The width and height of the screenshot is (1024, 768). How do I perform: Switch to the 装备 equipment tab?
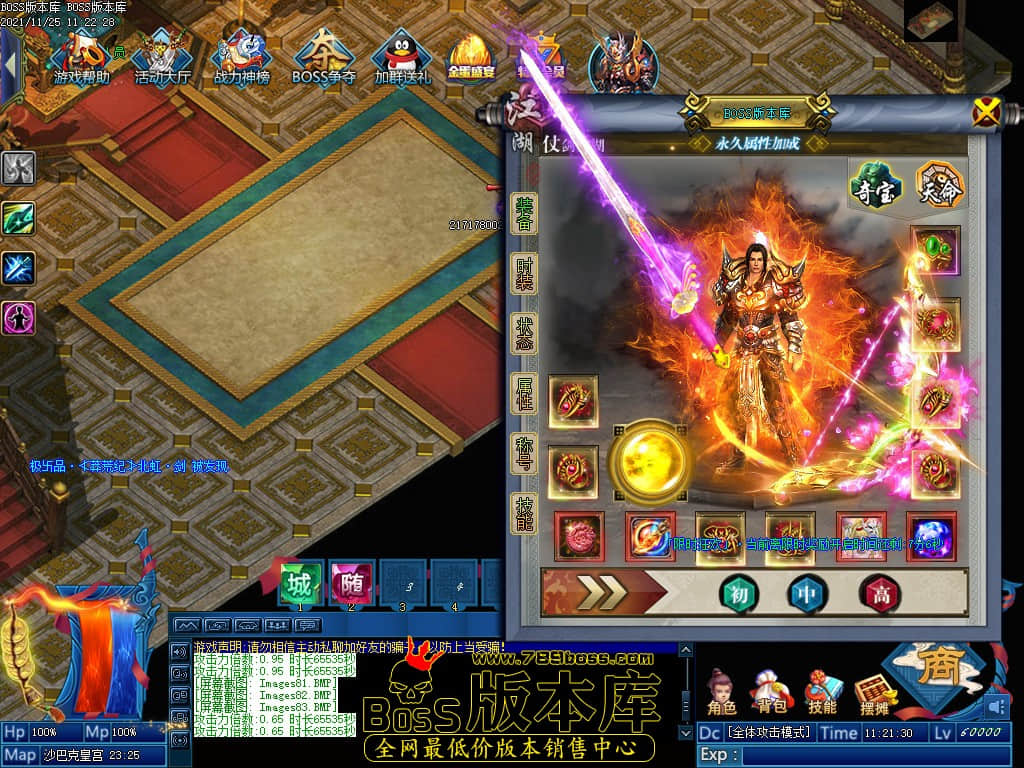pyautogui.click(x=525, y=214)
